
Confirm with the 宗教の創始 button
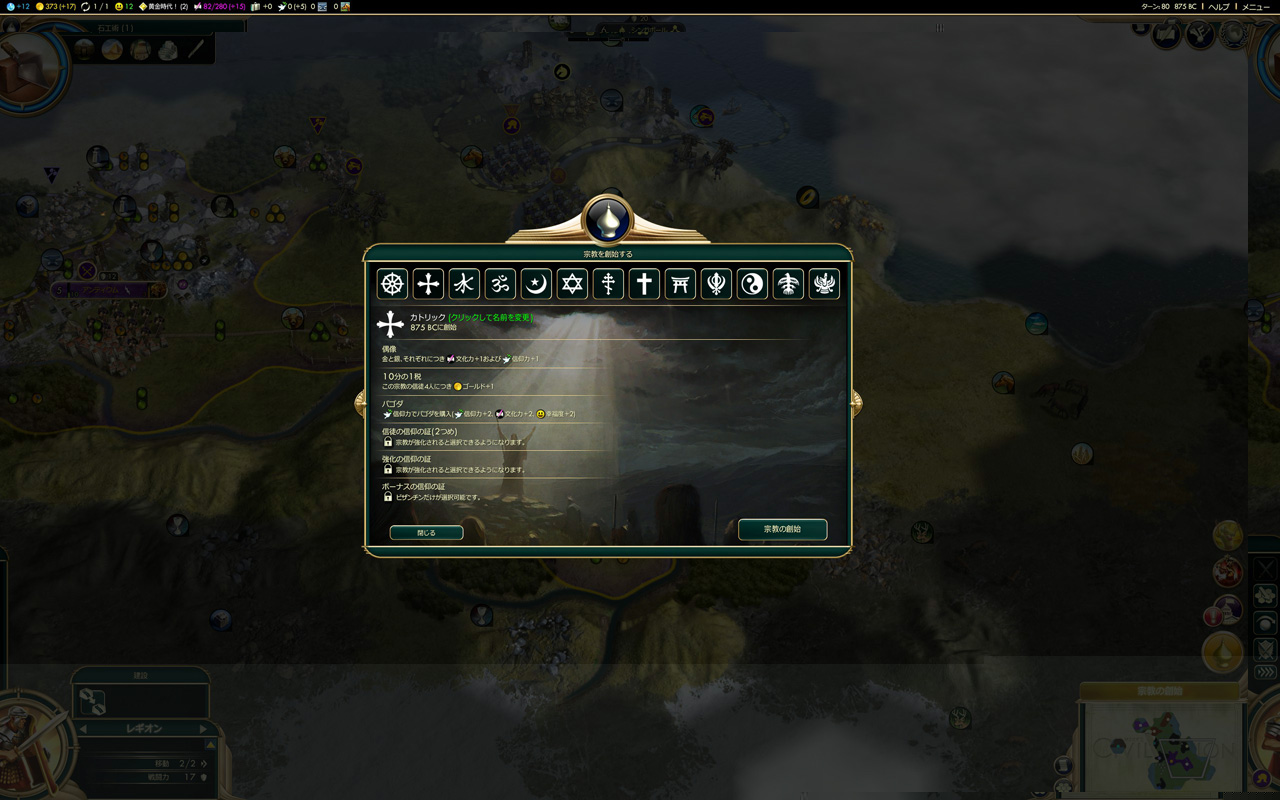pos(782,529)
